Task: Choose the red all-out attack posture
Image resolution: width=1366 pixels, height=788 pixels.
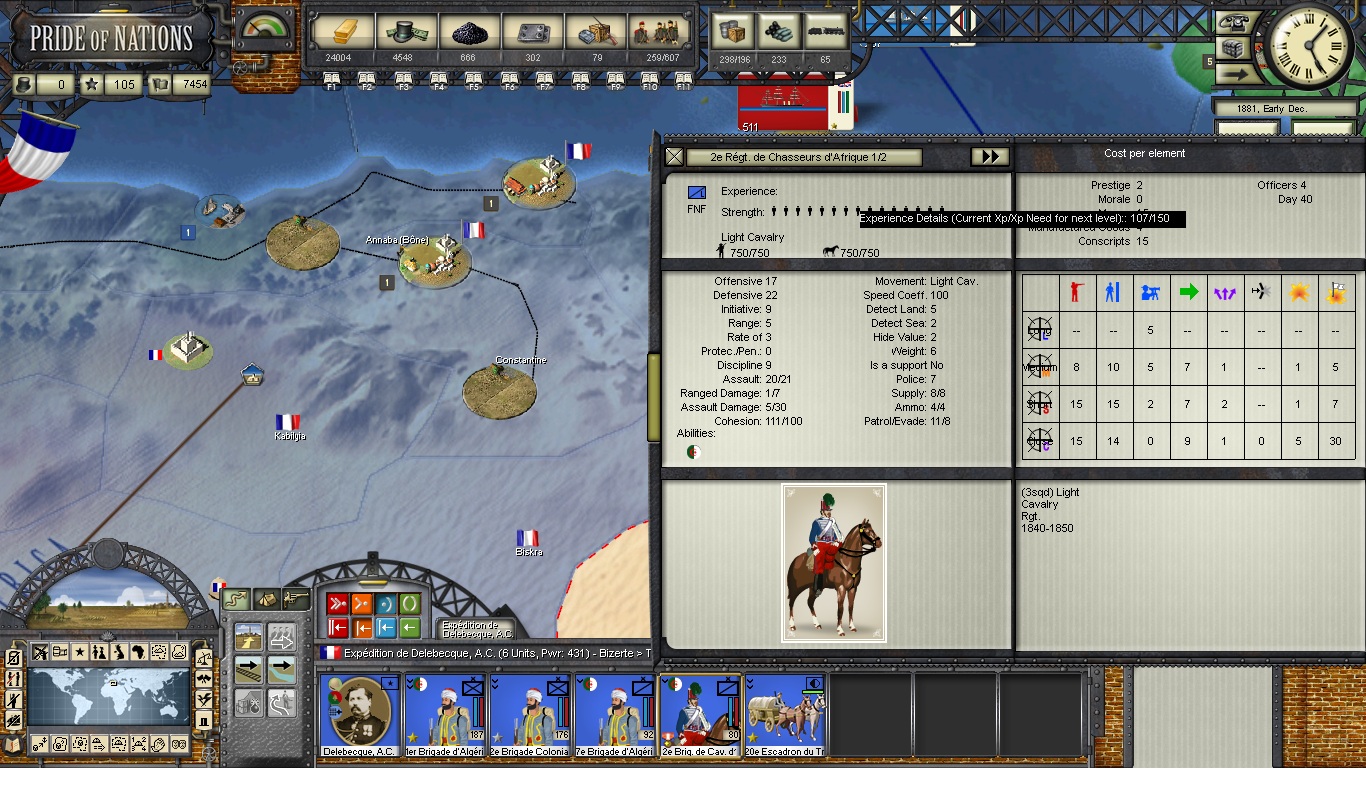Action: (x=337, y=604)
